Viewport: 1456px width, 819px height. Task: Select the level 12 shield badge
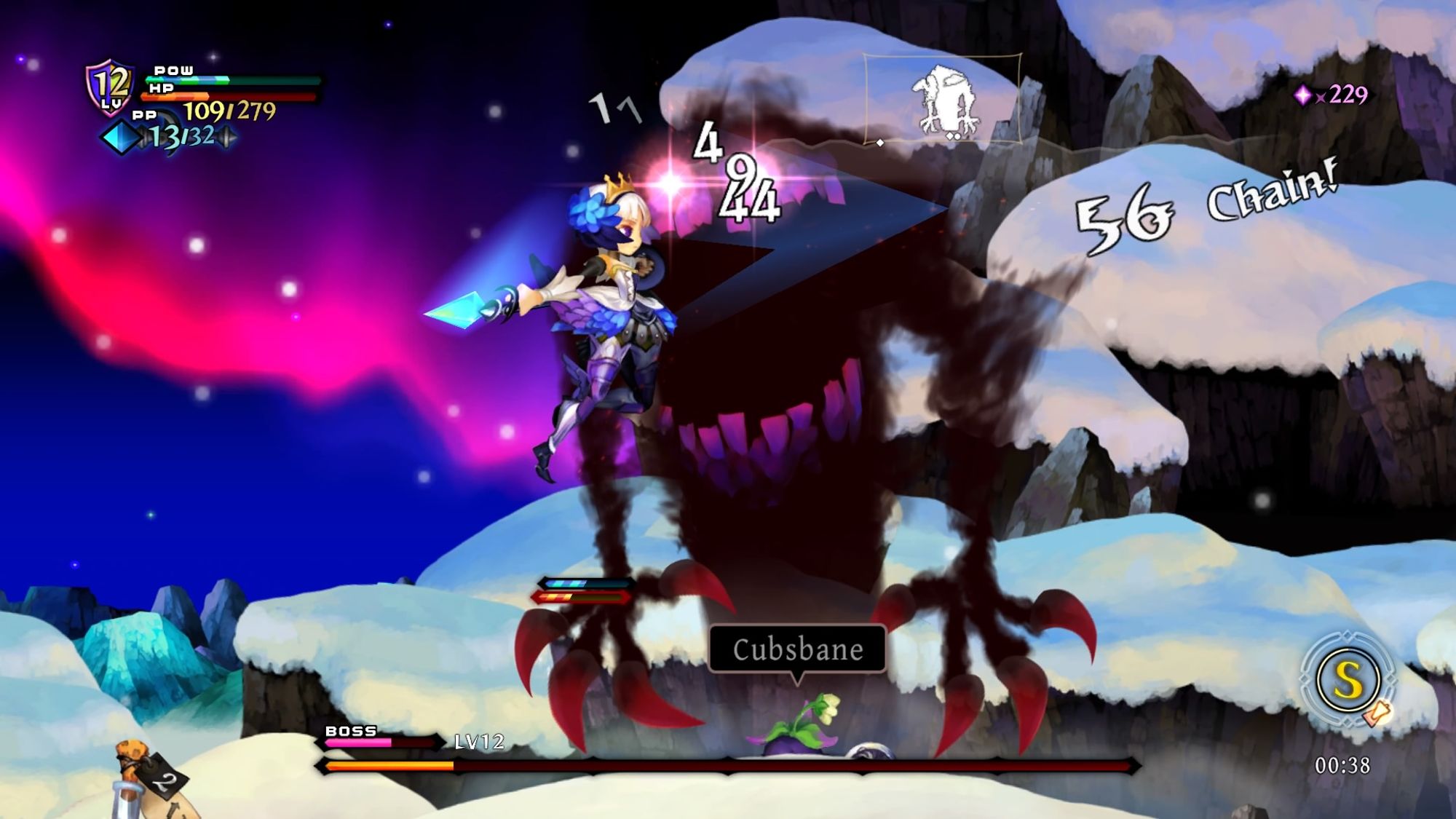(x=110, y=87)
